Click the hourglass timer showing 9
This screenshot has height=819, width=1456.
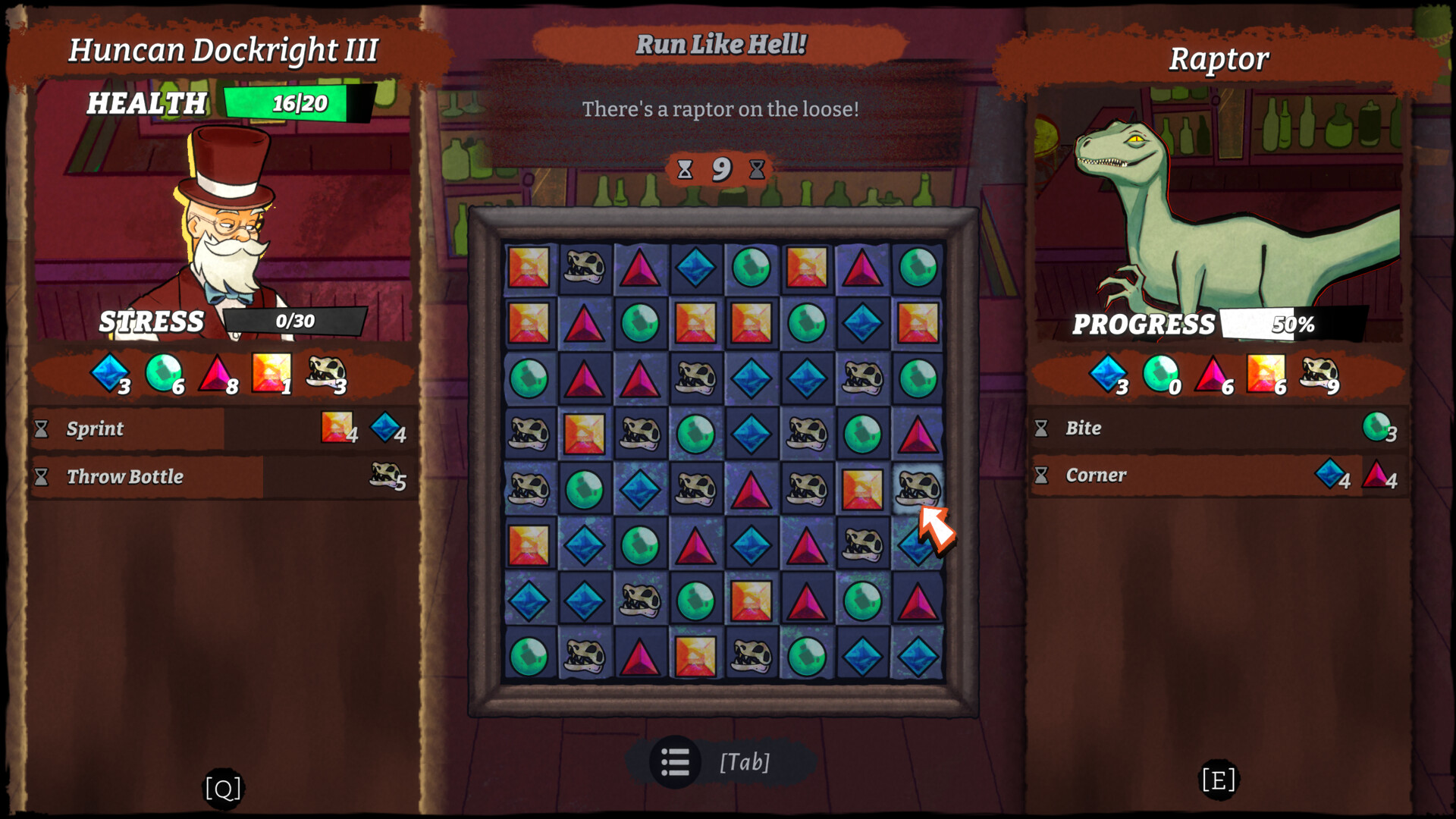[x=720, y=168]
